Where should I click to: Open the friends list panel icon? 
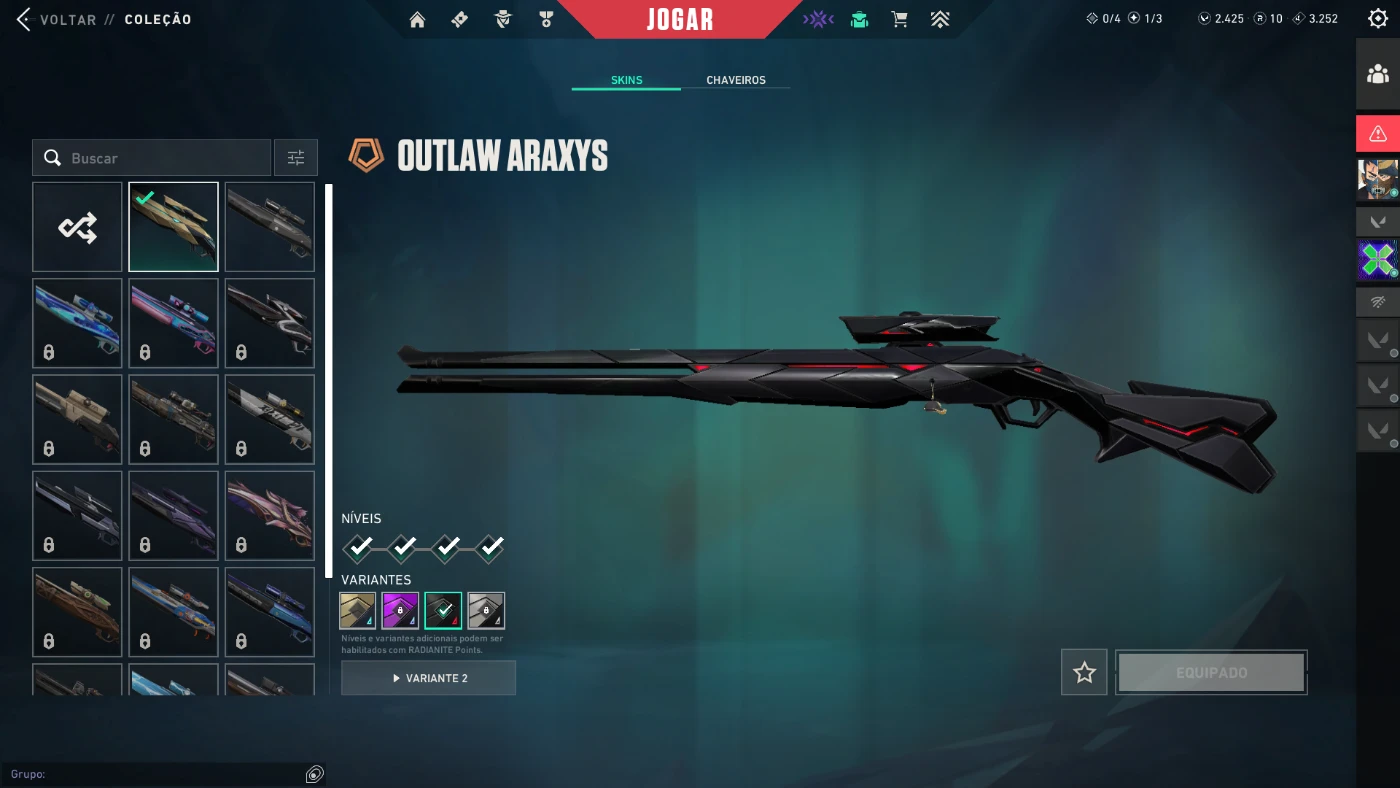point(1377,74)
